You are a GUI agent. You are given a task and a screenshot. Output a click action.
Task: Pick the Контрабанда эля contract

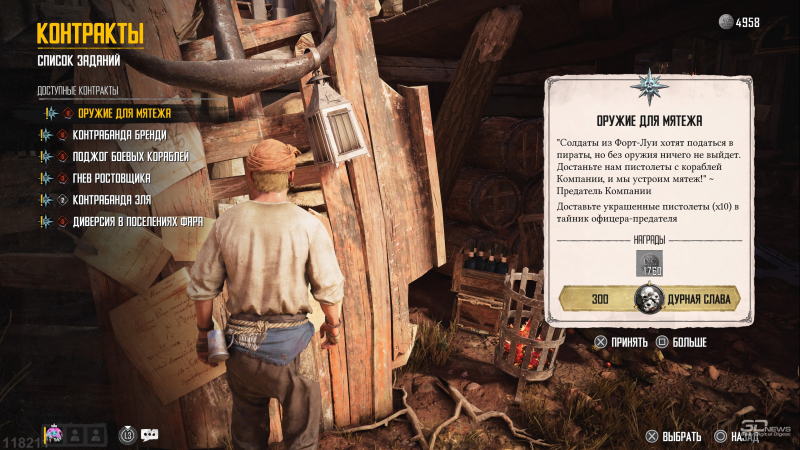pyautogui.click(x=110, y=200)
